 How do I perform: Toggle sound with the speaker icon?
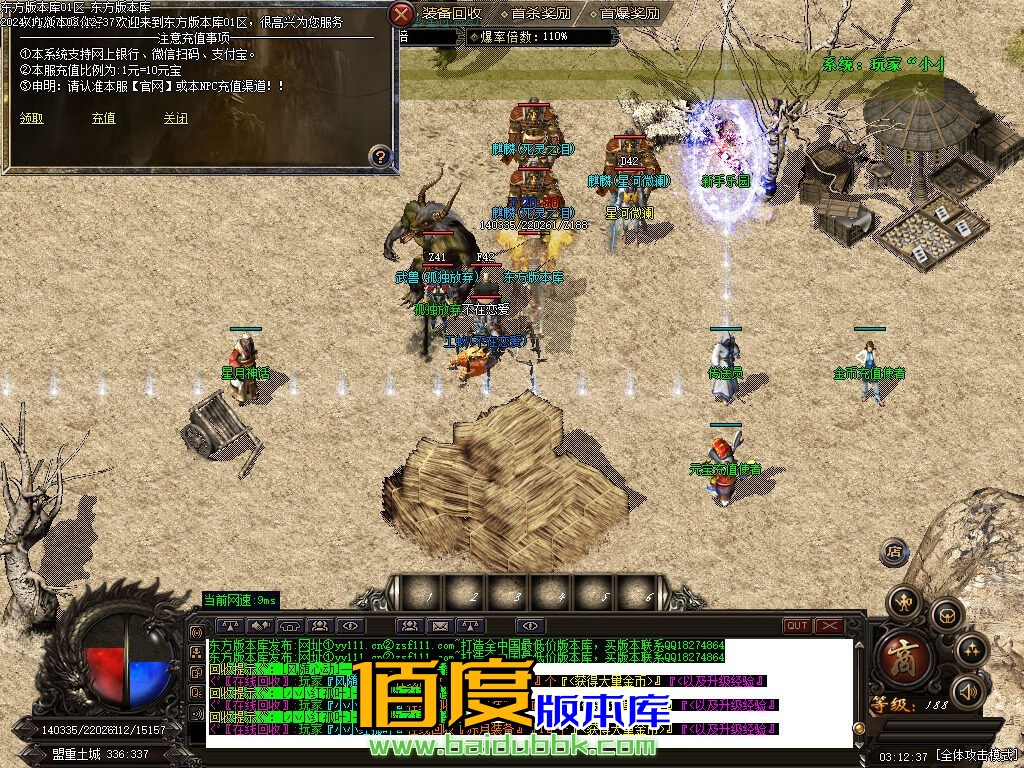[x=966, y=691]
